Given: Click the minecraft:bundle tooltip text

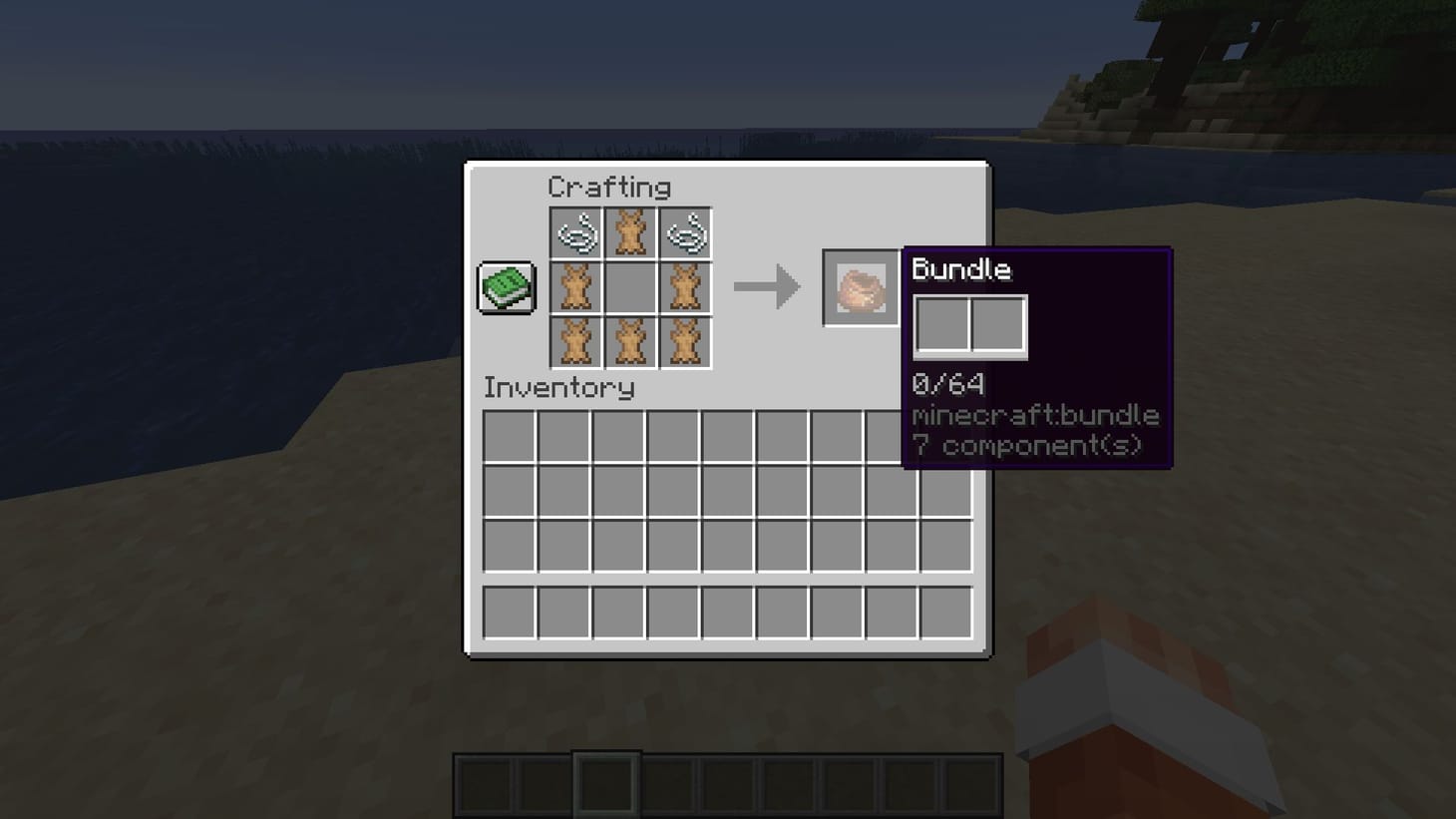Looking at the screenshot, I should point(1036,415).
